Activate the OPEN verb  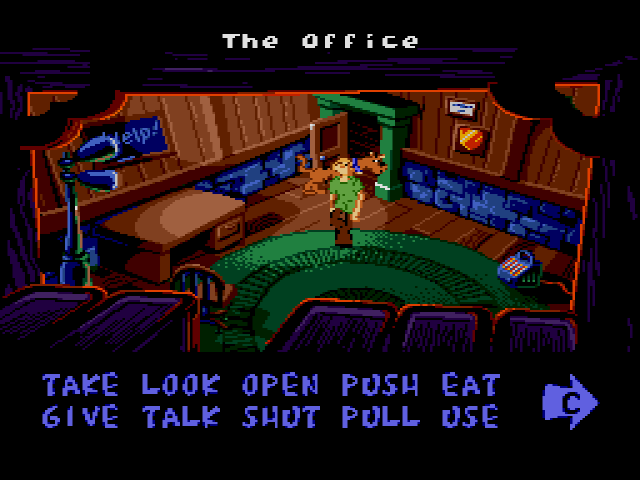pyautogui.click(x=280, y=385)
